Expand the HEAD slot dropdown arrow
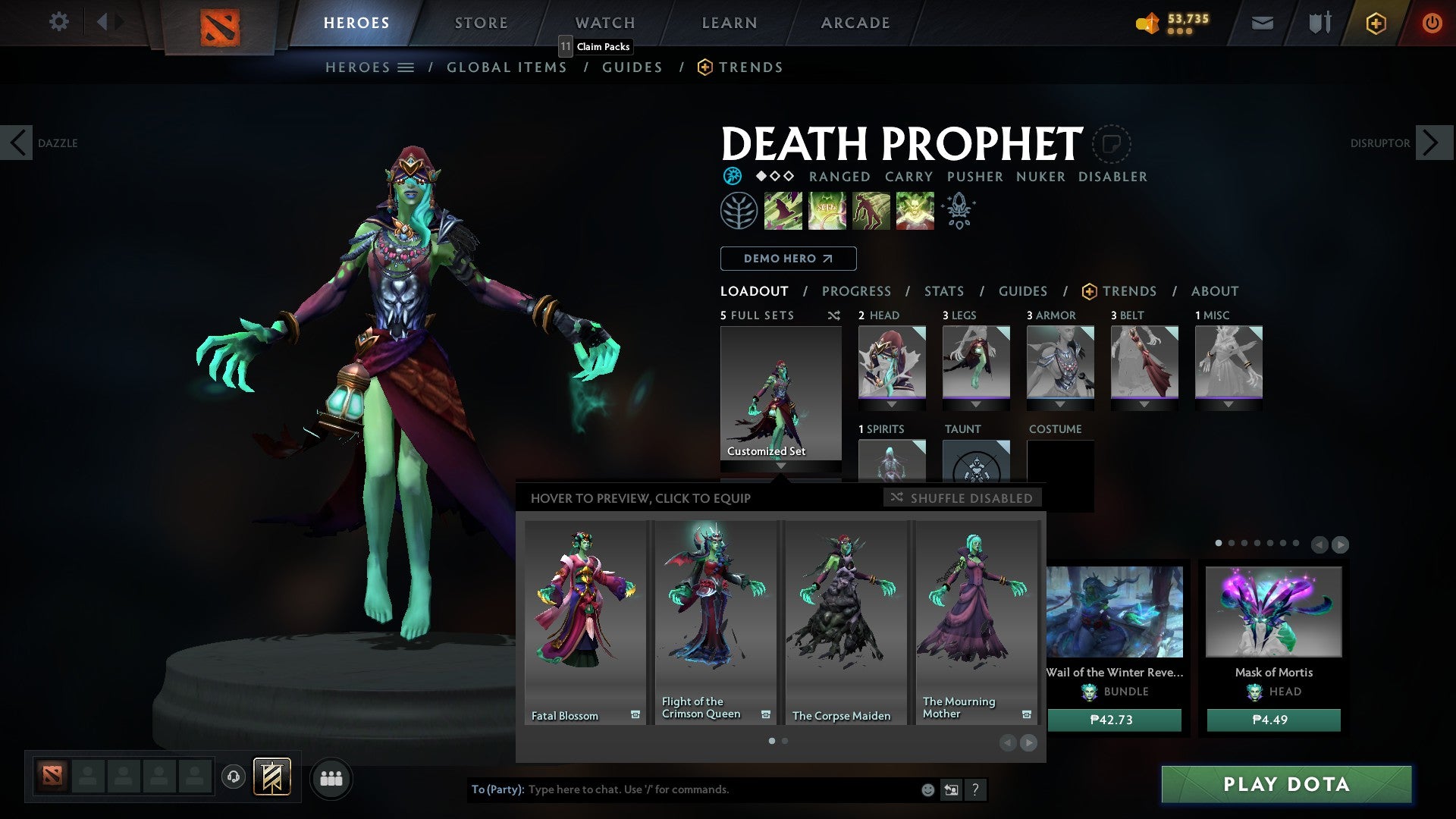This screenshot has height=819, width=1456. point(892,404)
